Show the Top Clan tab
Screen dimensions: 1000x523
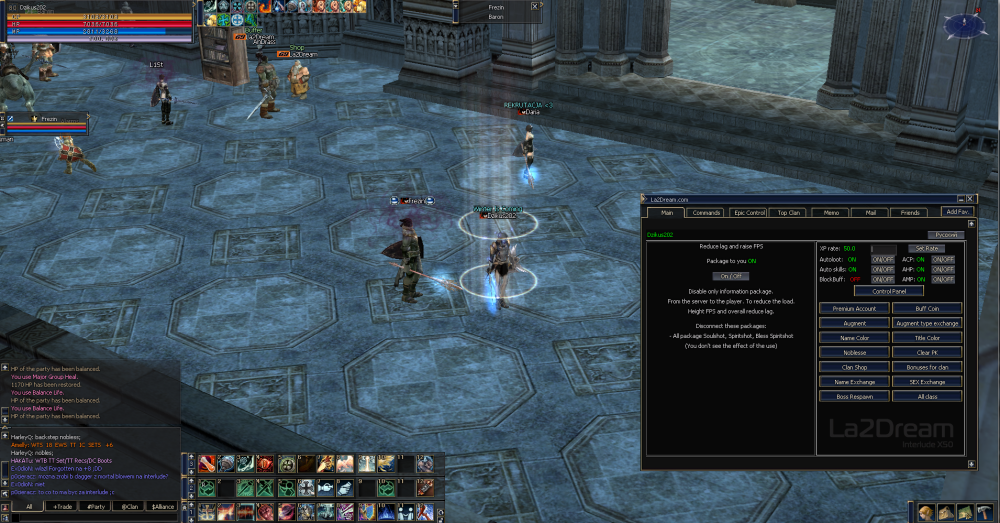(790, 212)
